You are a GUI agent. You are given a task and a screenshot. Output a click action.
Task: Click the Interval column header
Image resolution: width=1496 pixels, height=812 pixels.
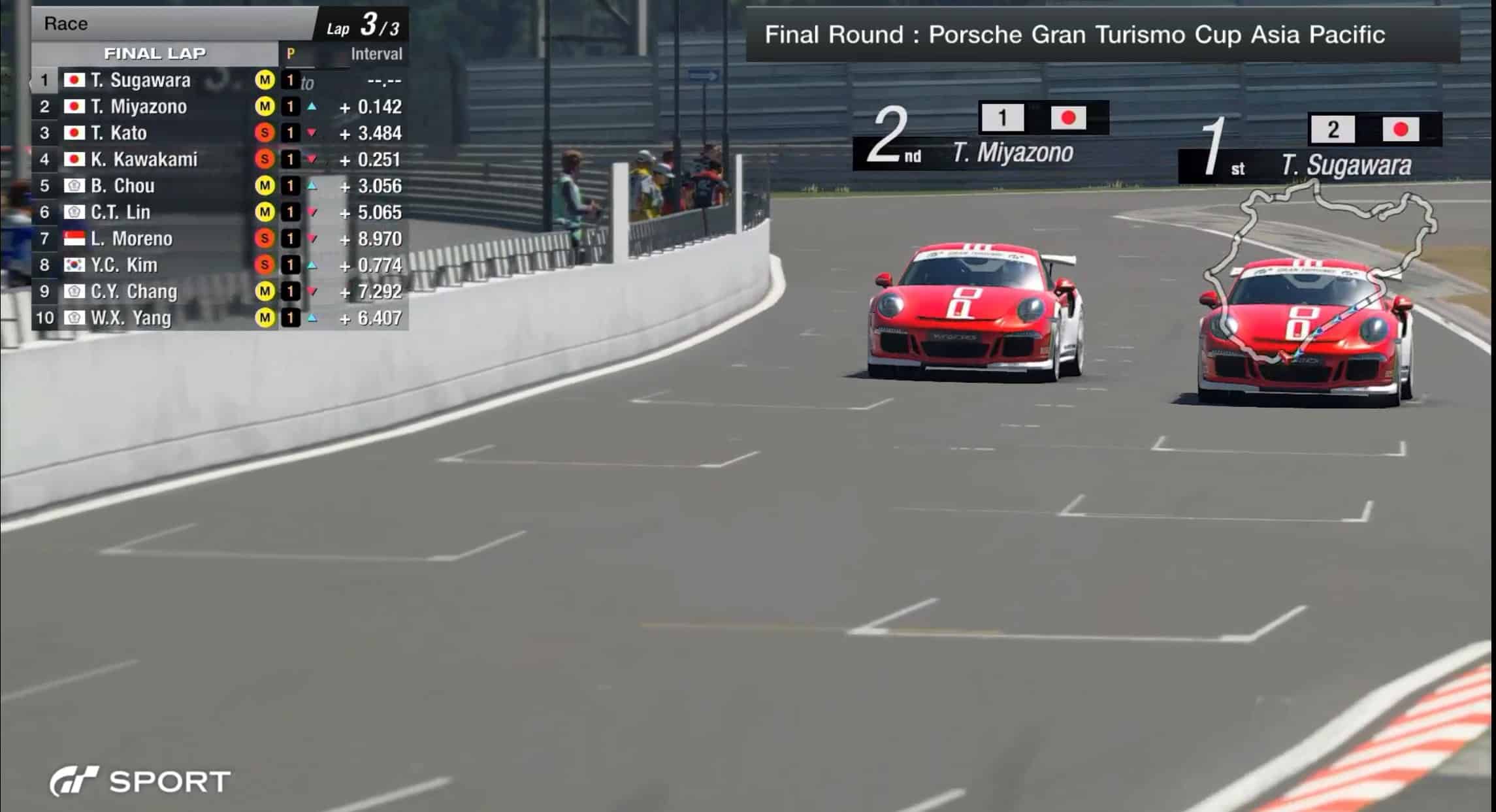376,54
